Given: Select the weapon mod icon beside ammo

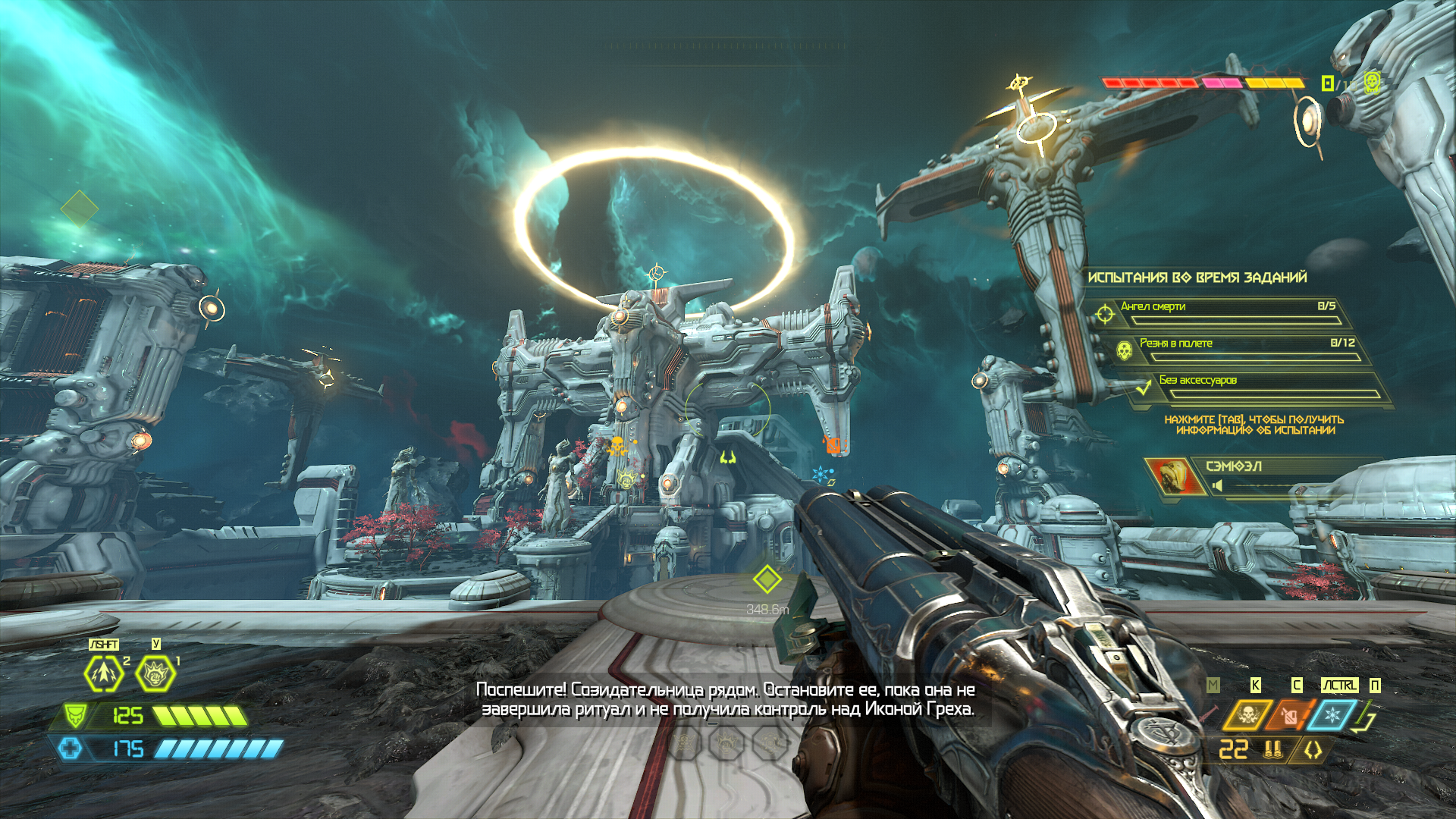Looking at the screenshot, I should [x=1313, y=750].
